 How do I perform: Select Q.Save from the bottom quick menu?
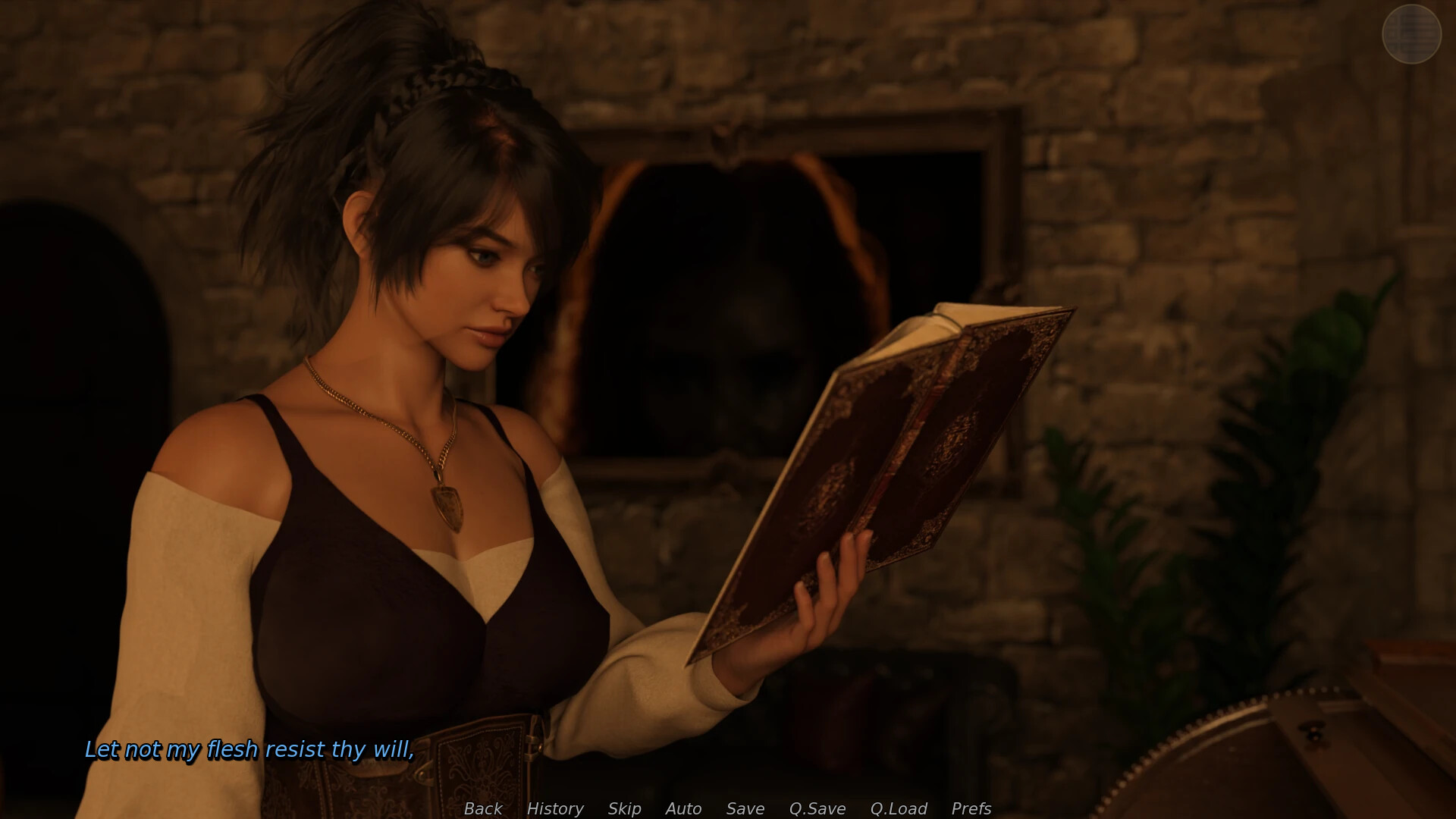coord(817,808)
